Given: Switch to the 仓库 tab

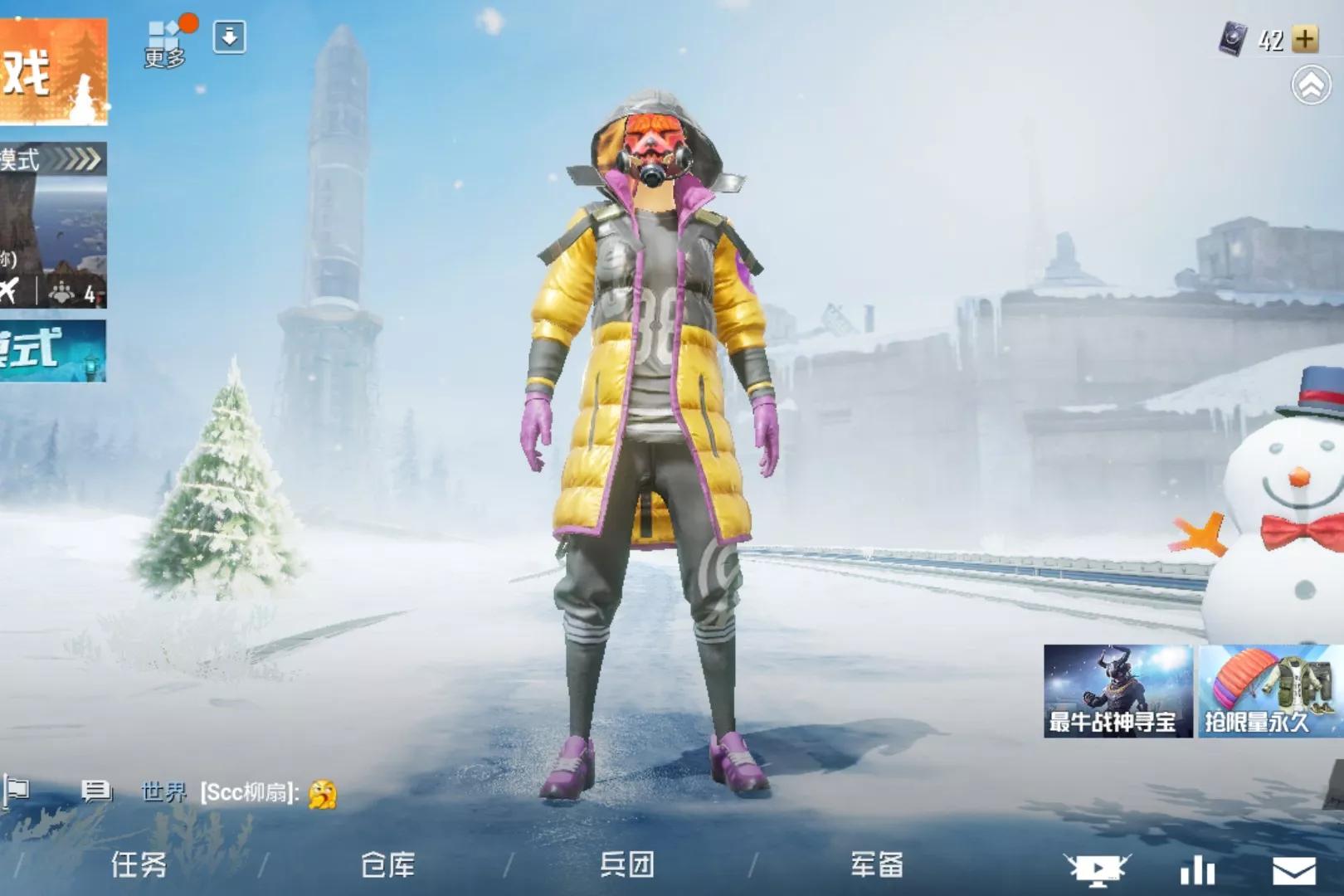Looking at the screenshot, I should click(x=387, y=867).
